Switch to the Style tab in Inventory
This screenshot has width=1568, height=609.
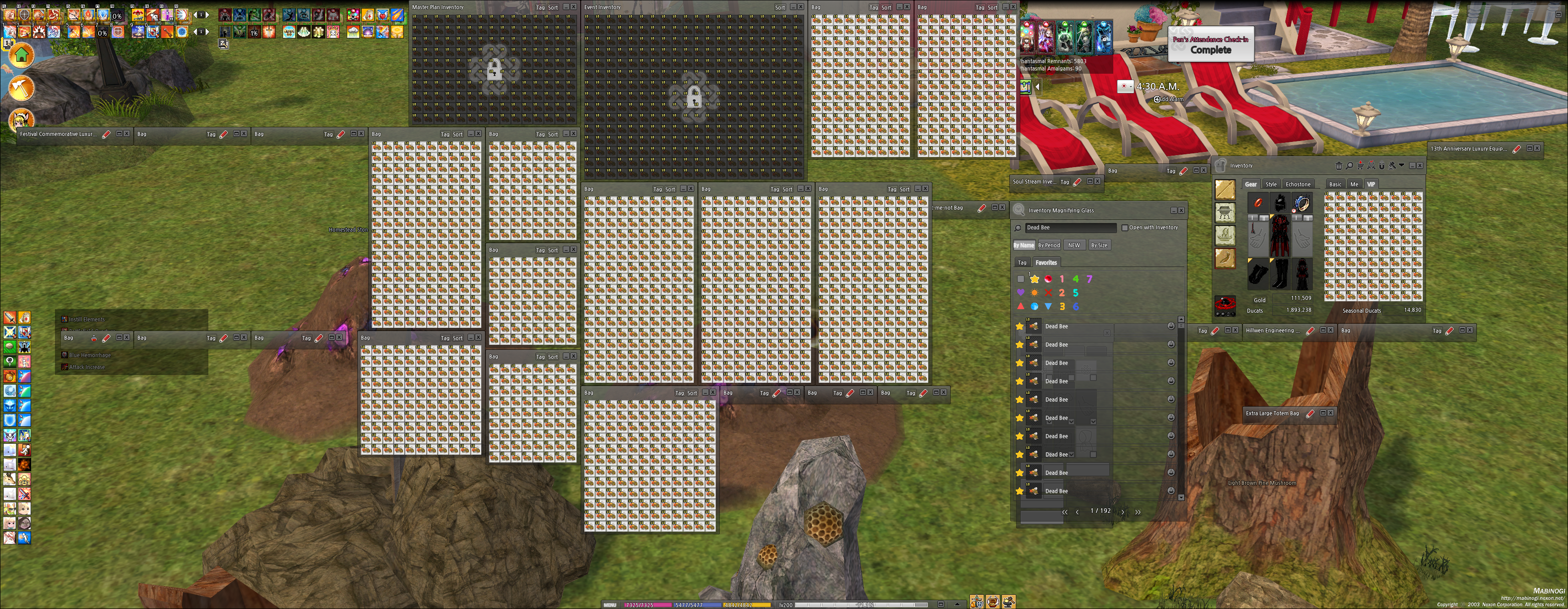1271,185
